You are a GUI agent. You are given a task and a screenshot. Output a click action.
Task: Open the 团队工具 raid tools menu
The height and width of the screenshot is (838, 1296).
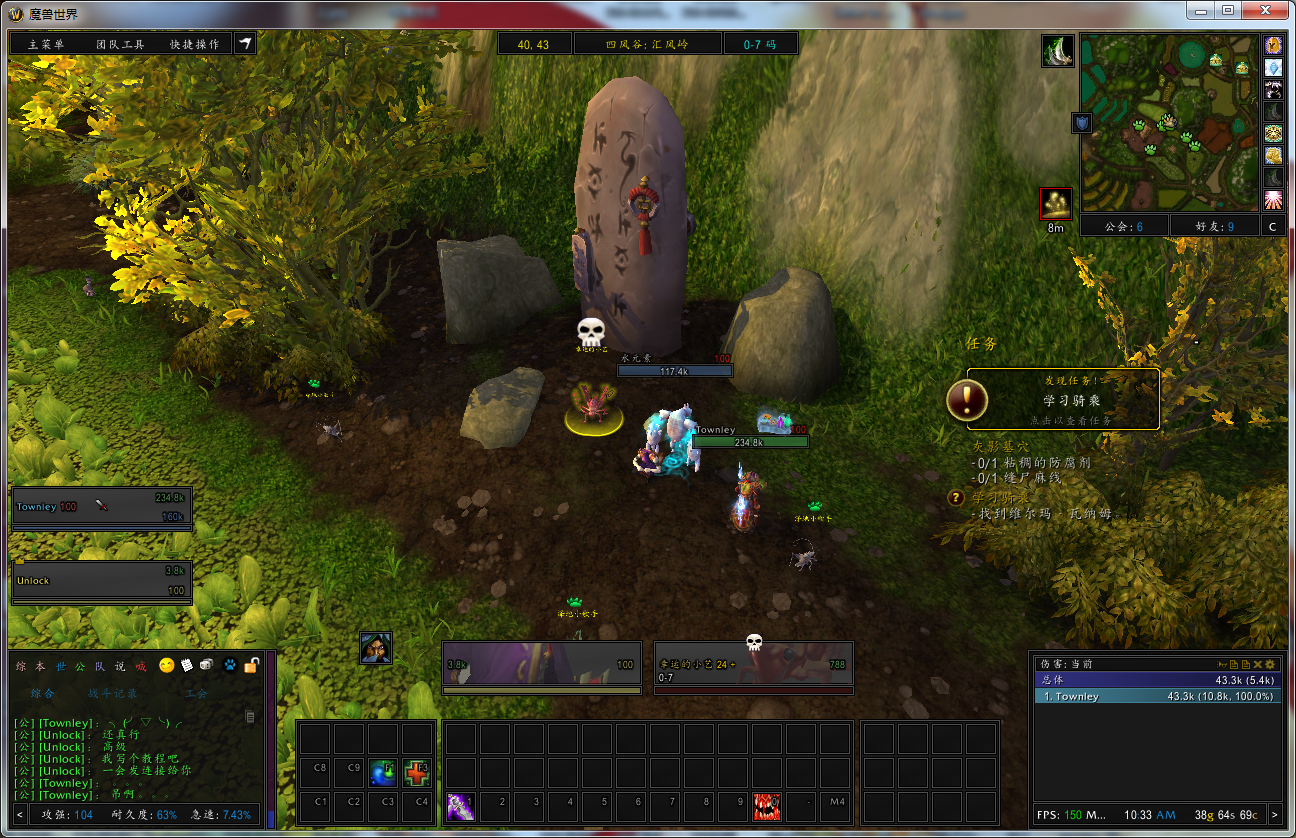[x=120, y=44]
